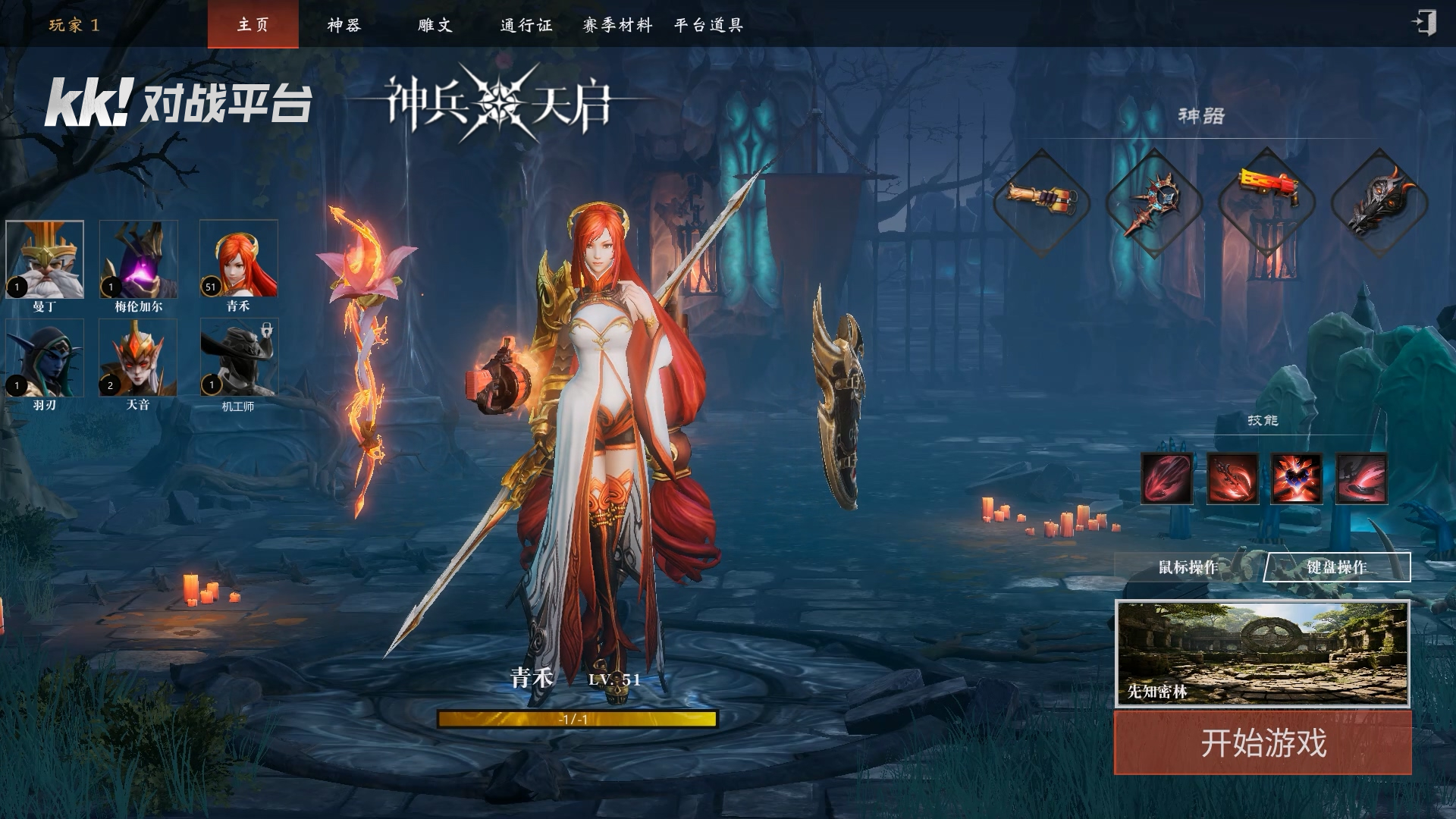This screenshot has width=1456, height=819.
Task: Switch to the 通行证 tab
Action: pyautogui.click(x=526, y=24)
